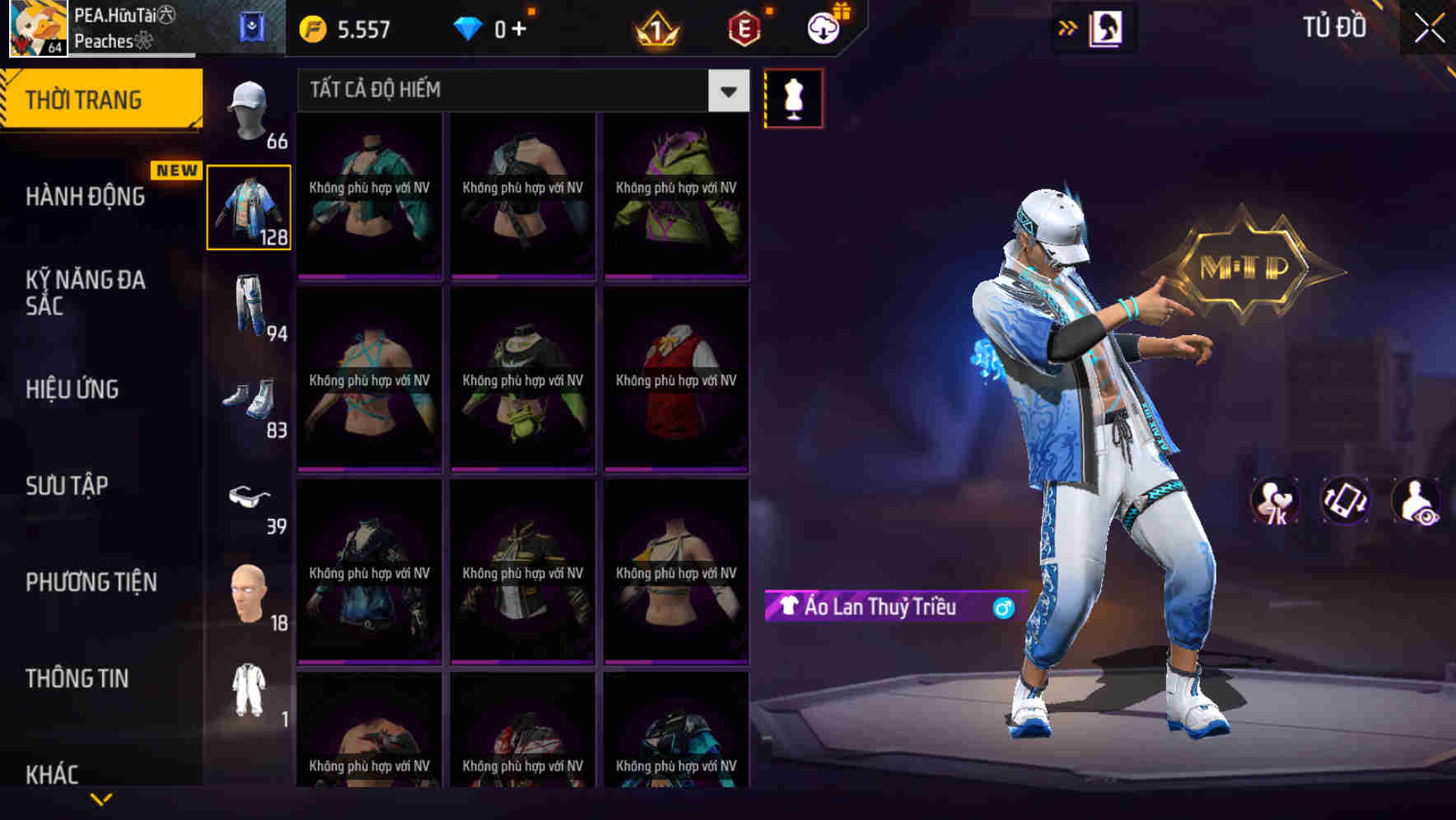The width and height of the screenshot is (1456, 820).
Task: Open the SƯU TẬP menu section
Action: (66, 486)
